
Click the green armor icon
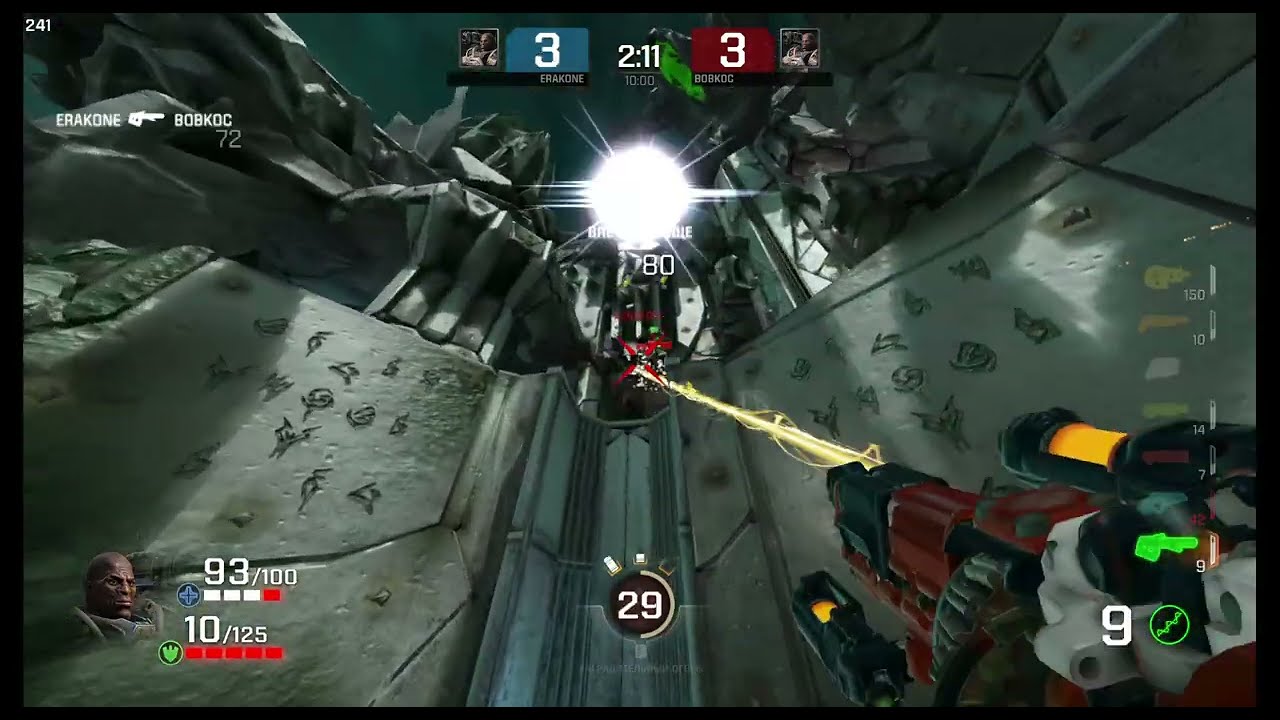coord(170,653)
